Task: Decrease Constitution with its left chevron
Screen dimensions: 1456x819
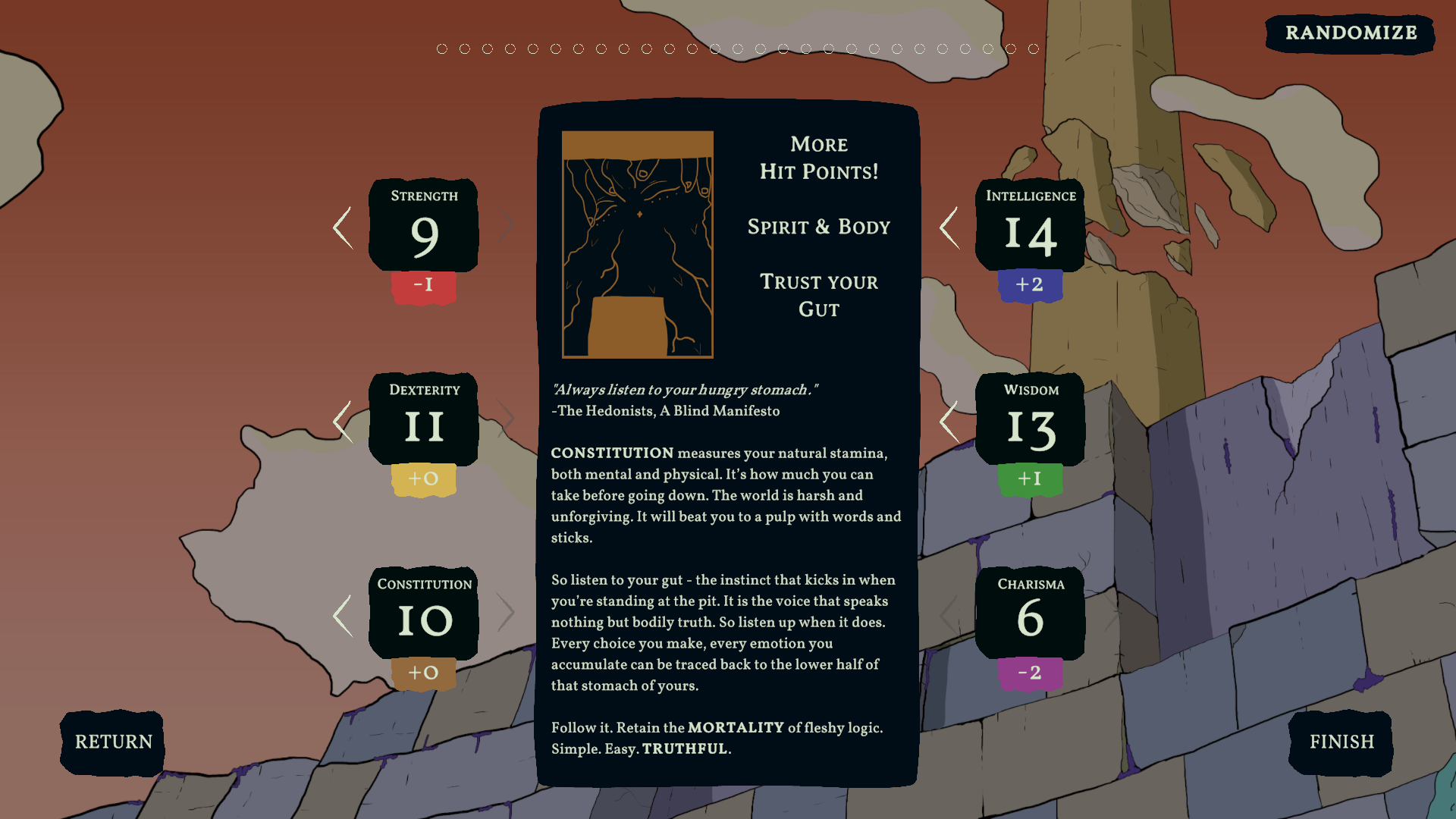Action: [342, 614]
